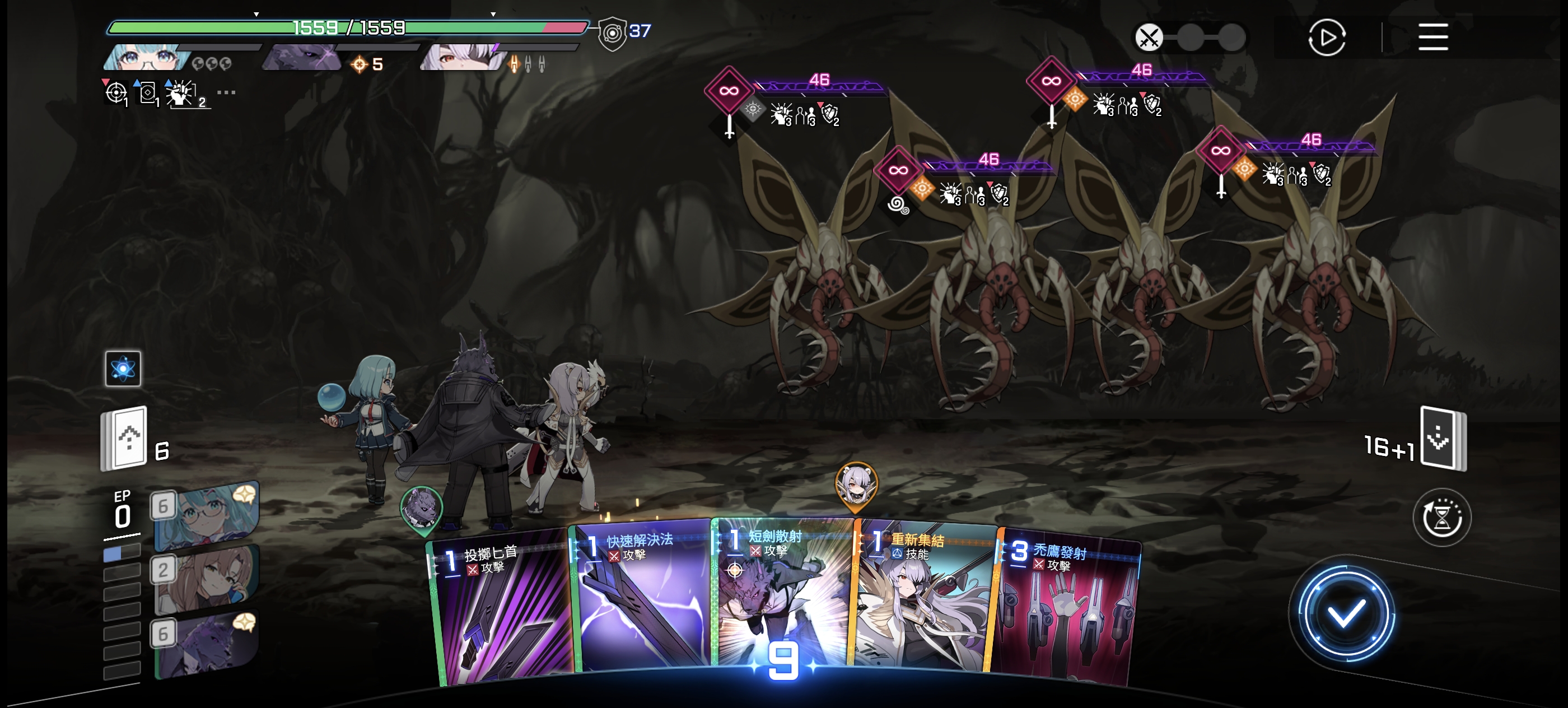Click the hourglass timer button
The image size is (1568, 708).
pos(1441,518)
